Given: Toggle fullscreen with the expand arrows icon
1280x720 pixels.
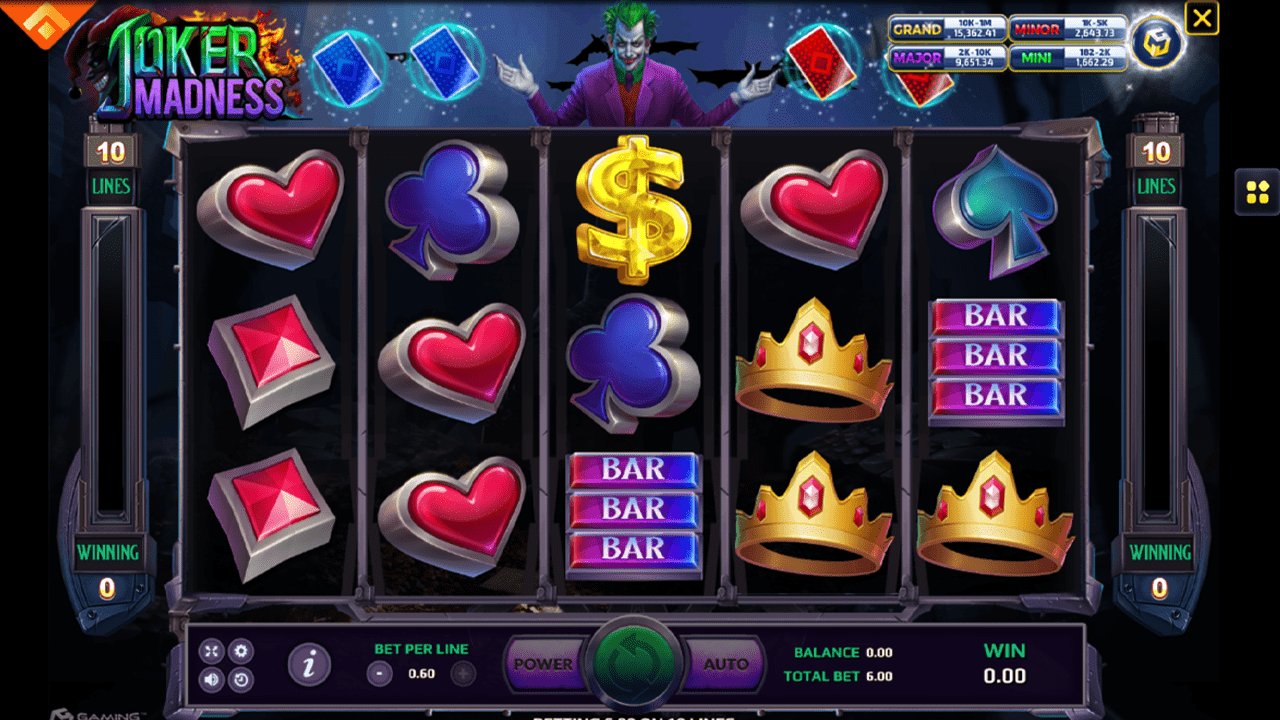Looking at the screenshot, I should tap(211, 651).
